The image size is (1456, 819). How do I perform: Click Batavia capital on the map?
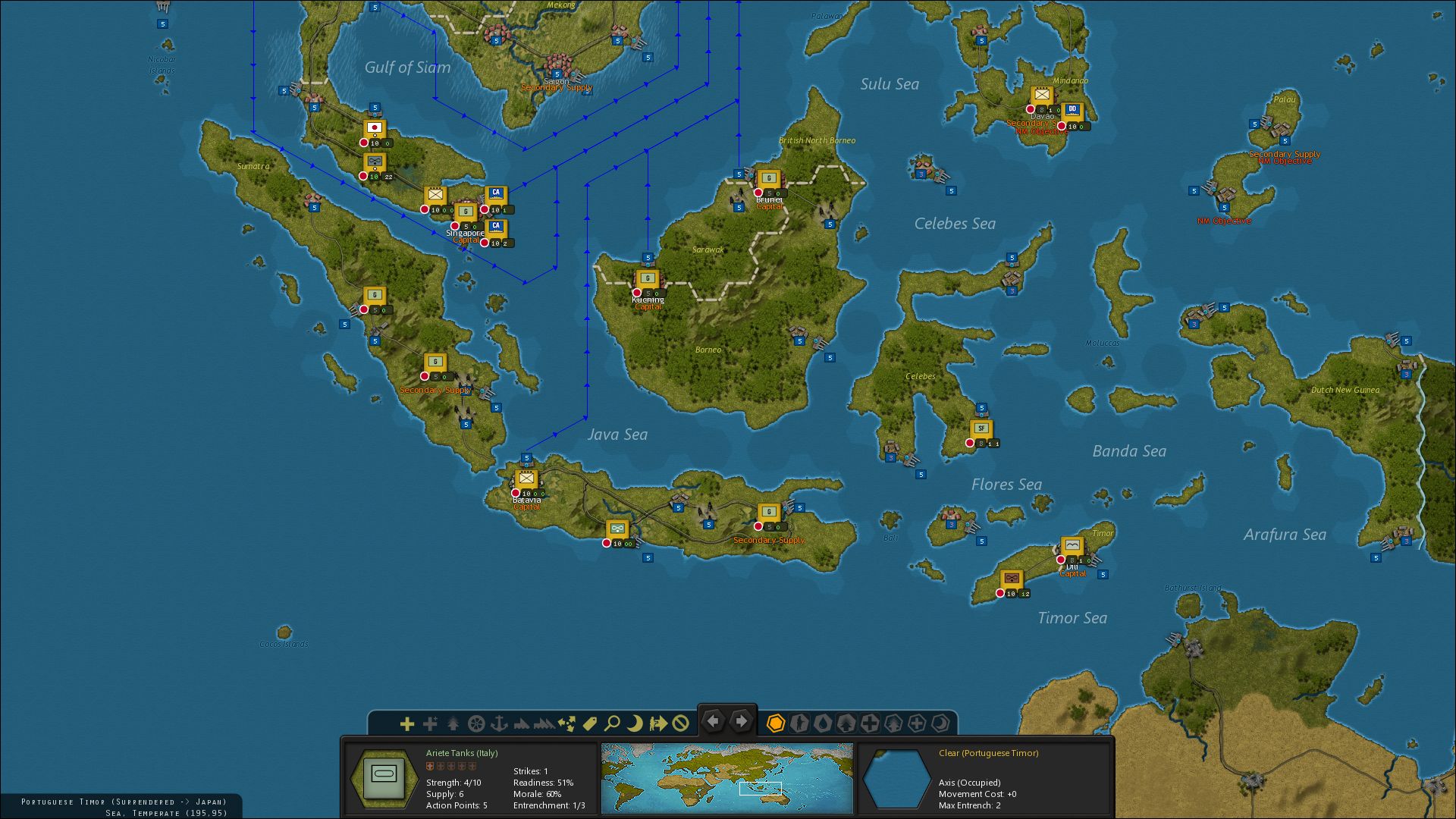point(526,479)
